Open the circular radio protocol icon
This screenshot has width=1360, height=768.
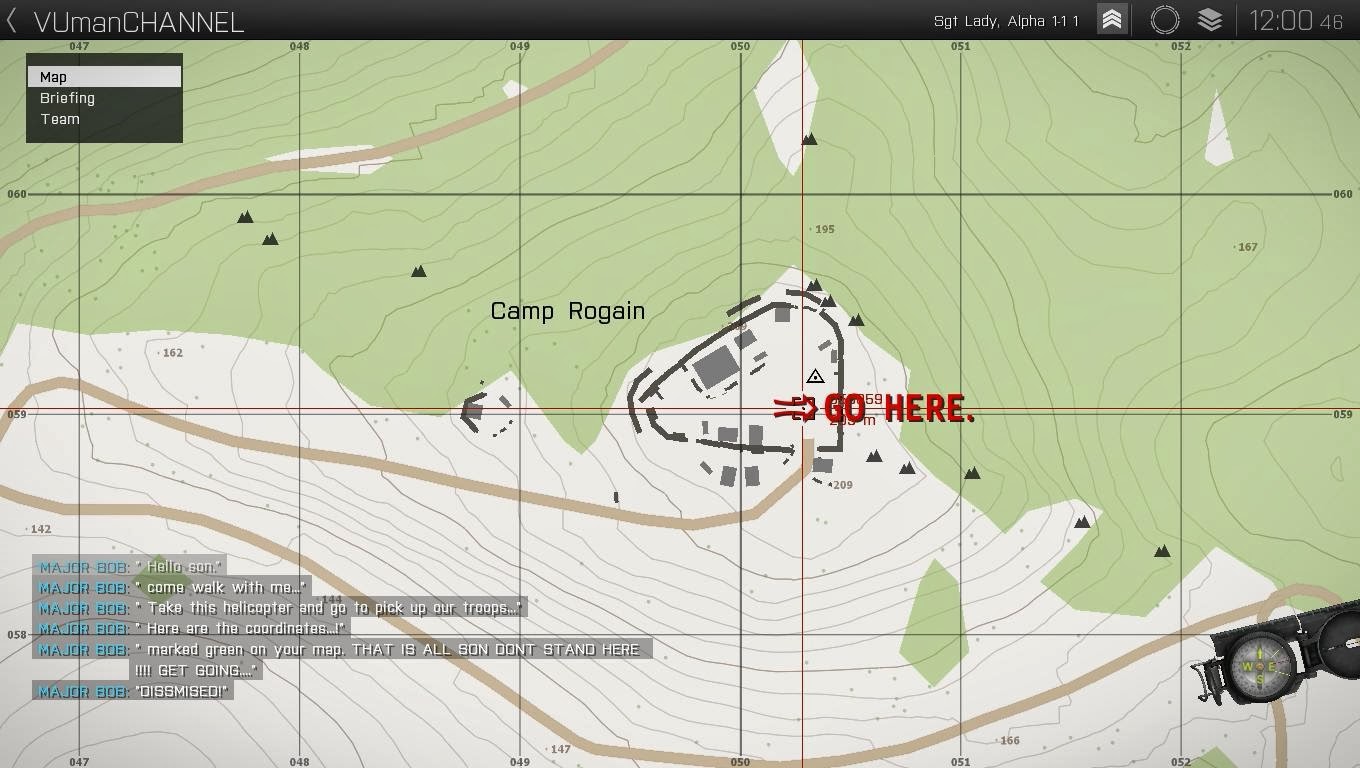click(1163, 19)
